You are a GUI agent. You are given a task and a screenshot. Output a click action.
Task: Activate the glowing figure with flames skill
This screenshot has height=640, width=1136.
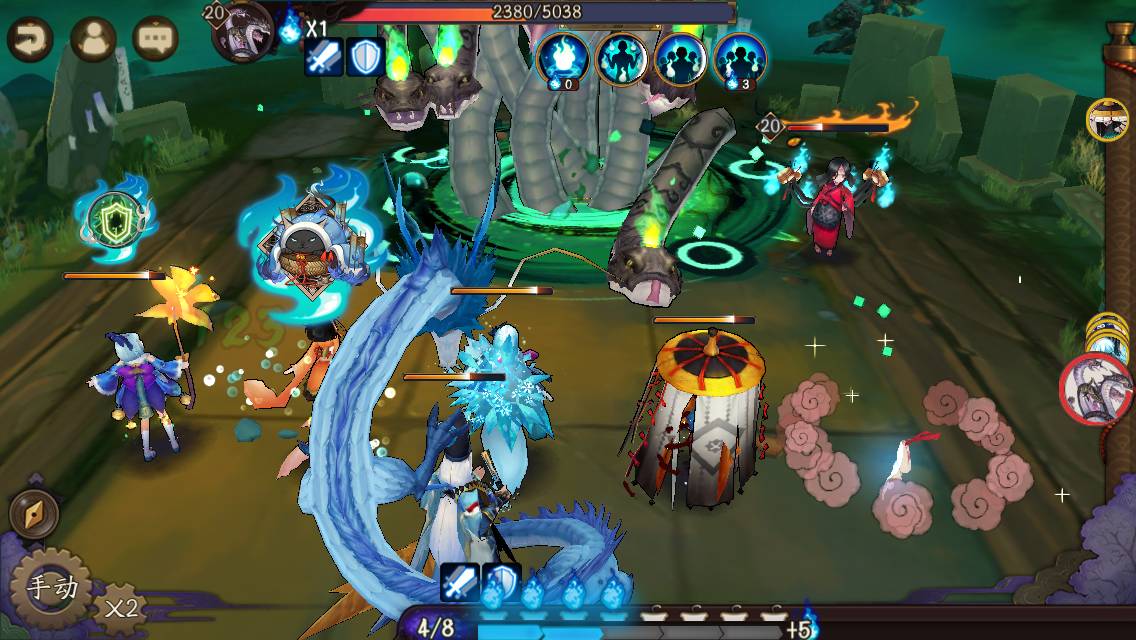pyautogui.click(x=621, y=58)
